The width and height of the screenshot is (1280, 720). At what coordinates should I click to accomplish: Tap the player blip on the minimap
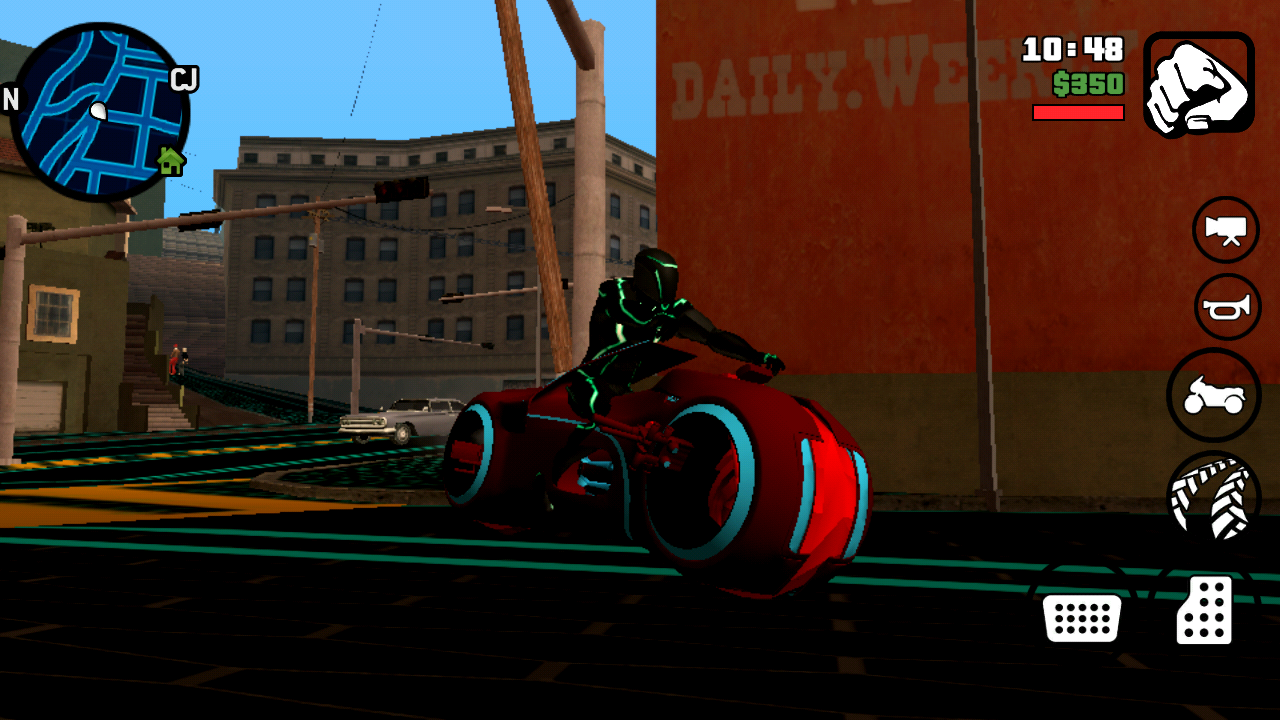click(97, 108)
